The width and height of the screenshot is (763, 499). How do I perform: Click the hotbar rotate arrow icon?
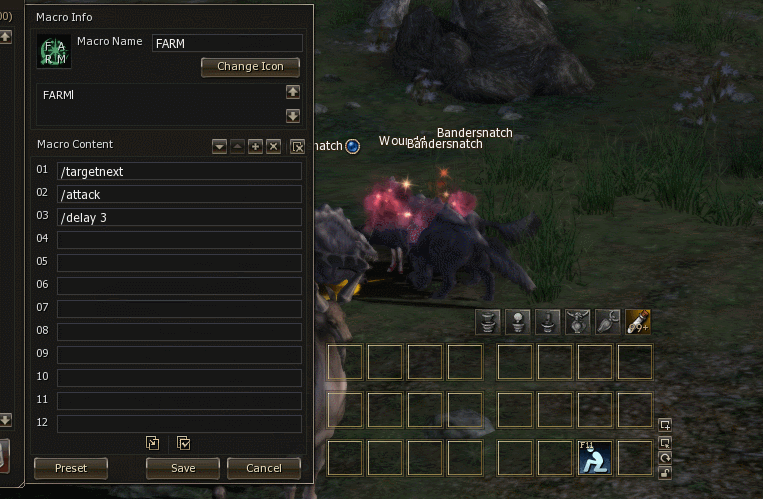pos(666,457)
